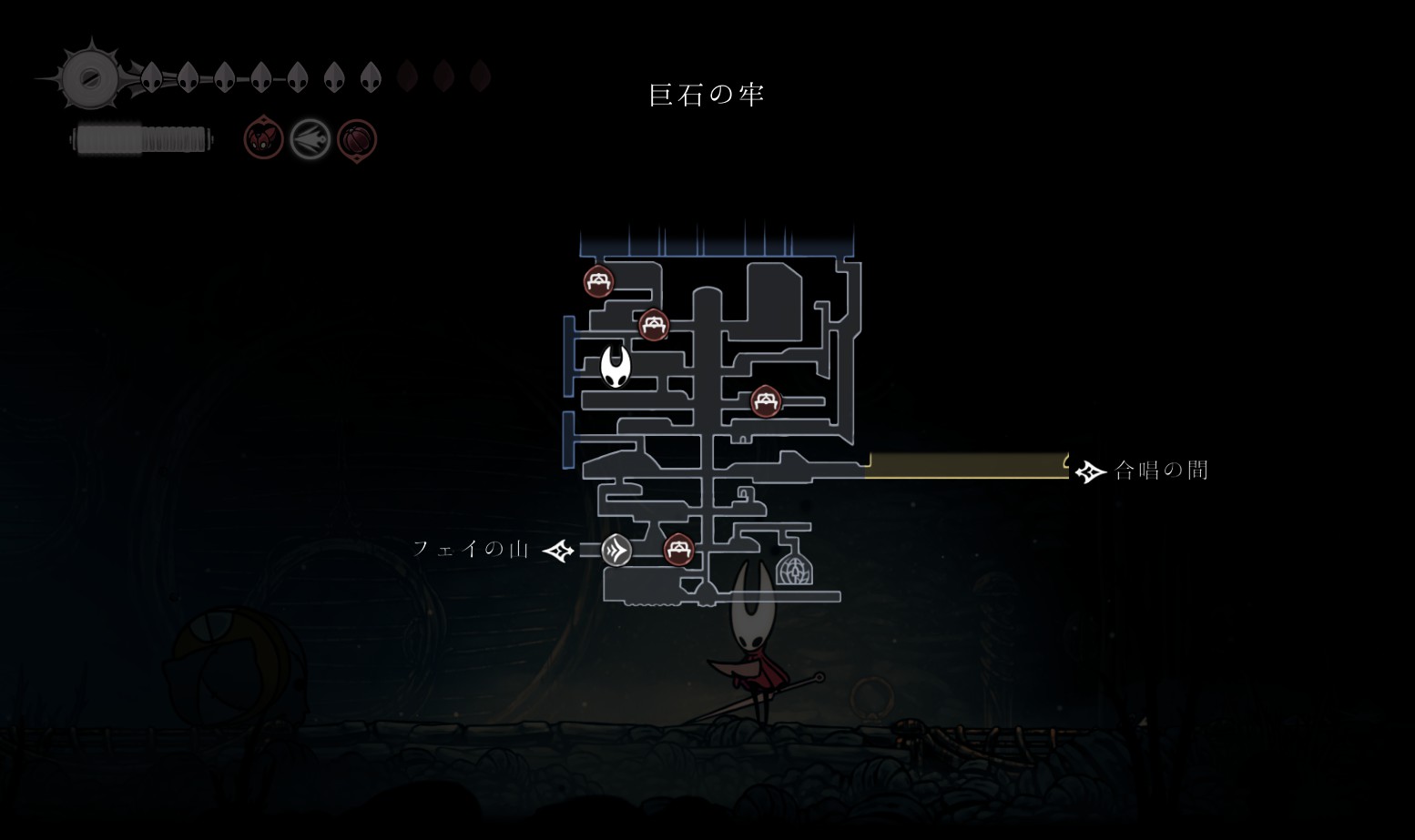Click the bench marker nearest Hornet's mask marker
The width and height of the screenshot is (1415, 840).
[x=653, y=324]
